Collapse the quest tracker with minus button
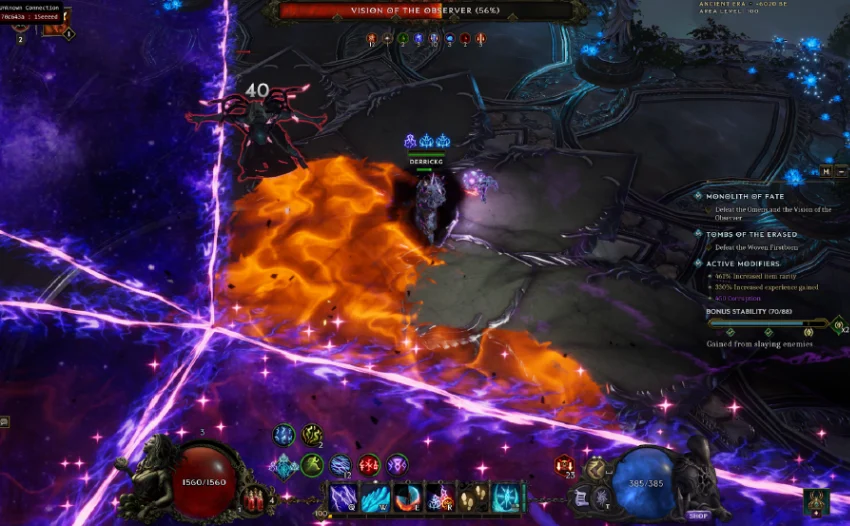This screenshot has height=526, width=850. pyautogui.click(x=841, y=171)
